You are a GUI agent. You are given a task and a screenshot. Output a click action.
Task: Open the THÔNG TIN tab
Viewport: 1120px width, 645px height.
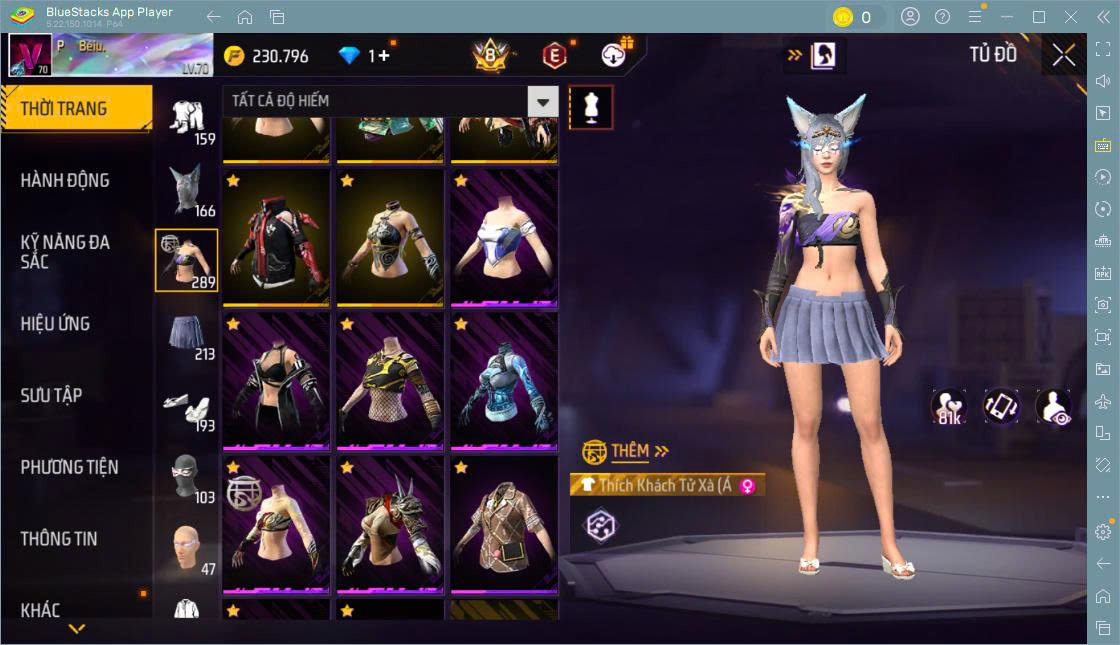point(59,539)
